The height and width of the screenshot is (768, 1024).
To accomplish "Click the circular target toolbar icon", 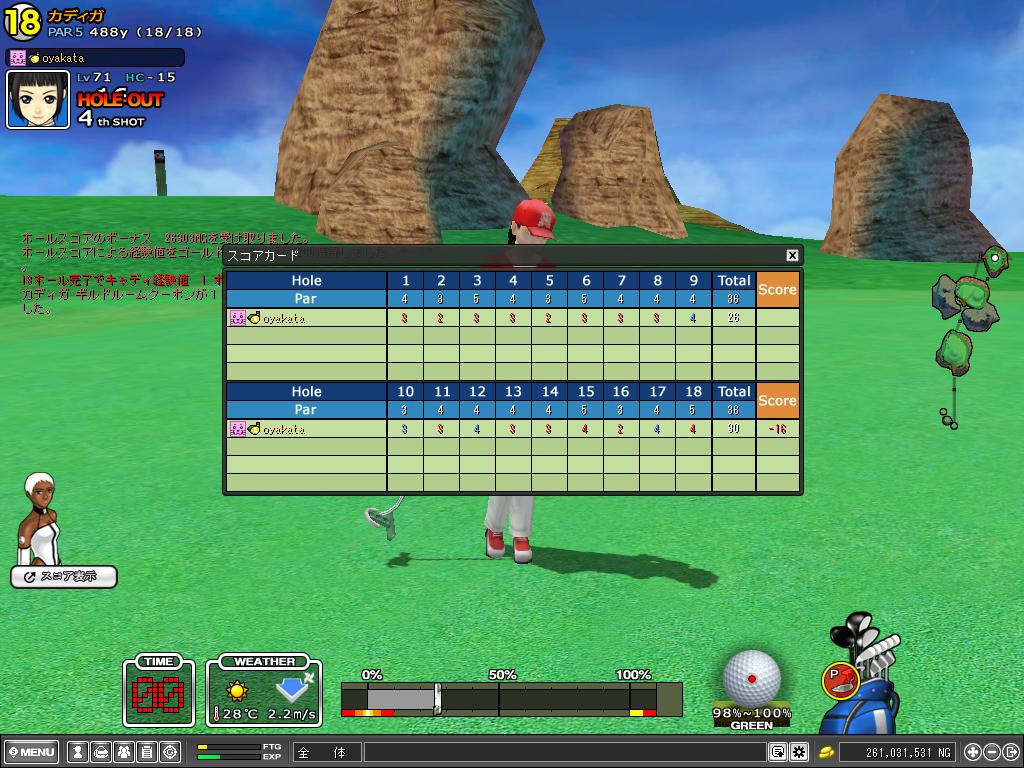I will pyautogui.click(x=169, y=752).
